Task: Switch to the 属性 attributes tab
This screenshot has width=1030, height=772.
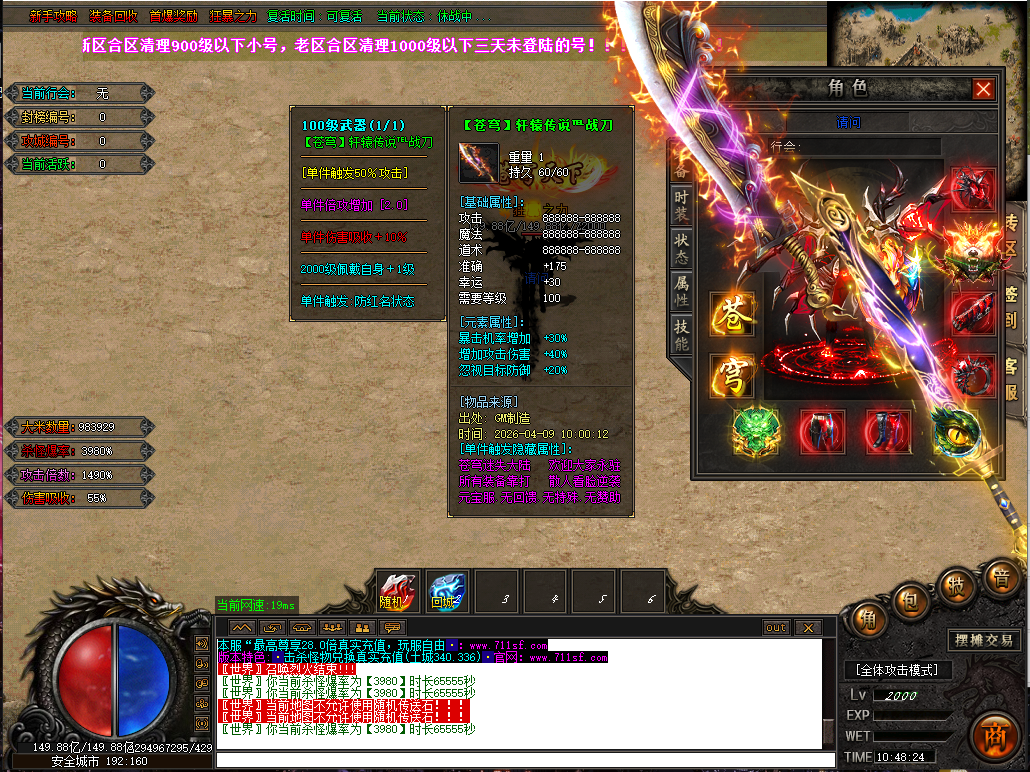Action: pyautogui.click(x=681, y=291)
